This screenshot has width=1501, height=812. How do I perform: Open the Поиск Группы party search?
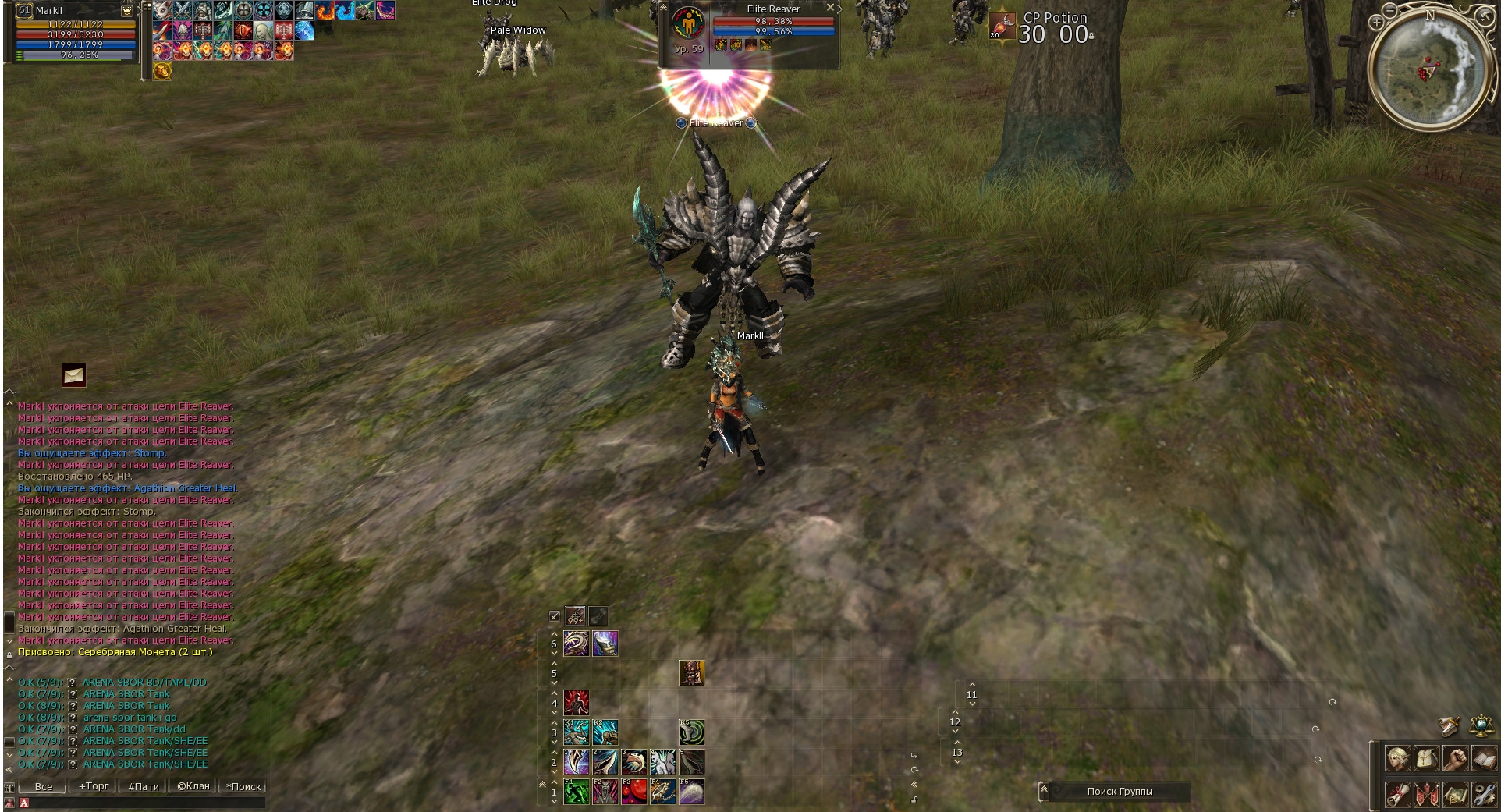click(x=1119, y=791)
